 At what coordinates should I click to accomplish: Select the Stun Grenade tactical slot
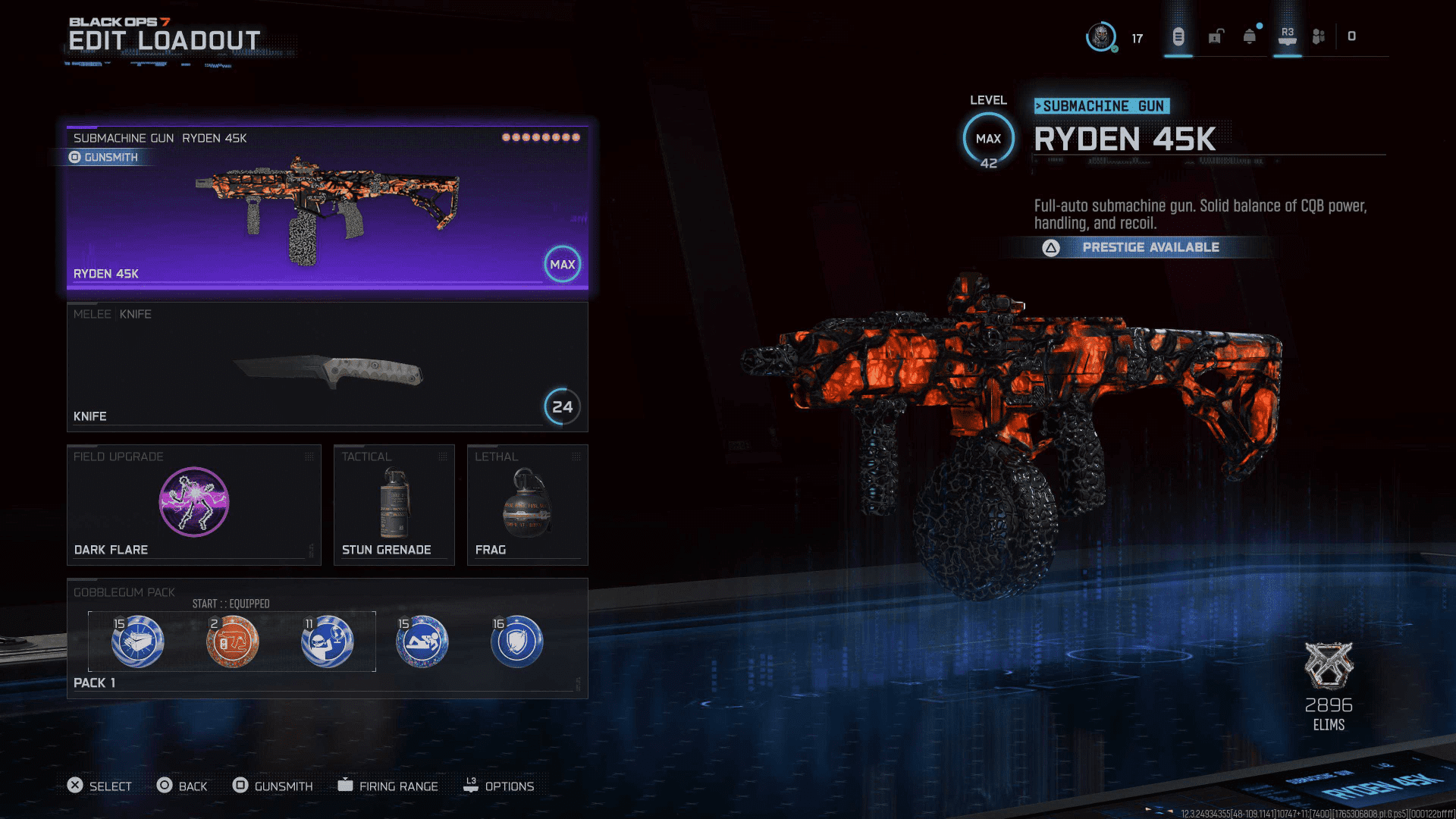(394, 504)
